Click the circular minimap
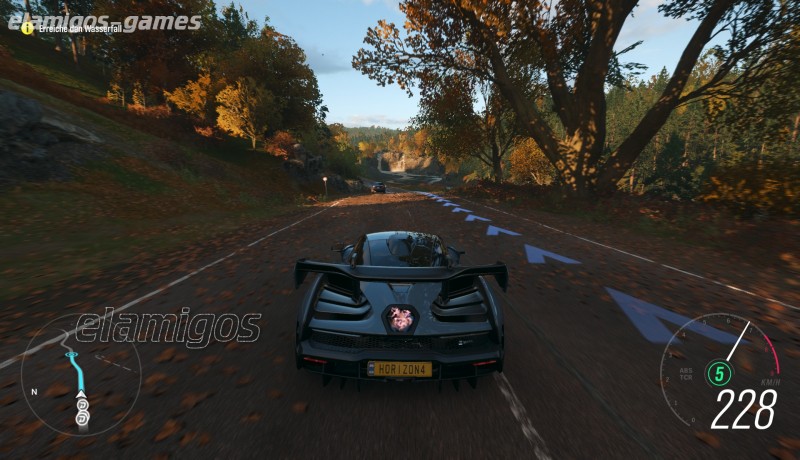 click(81, 376)
